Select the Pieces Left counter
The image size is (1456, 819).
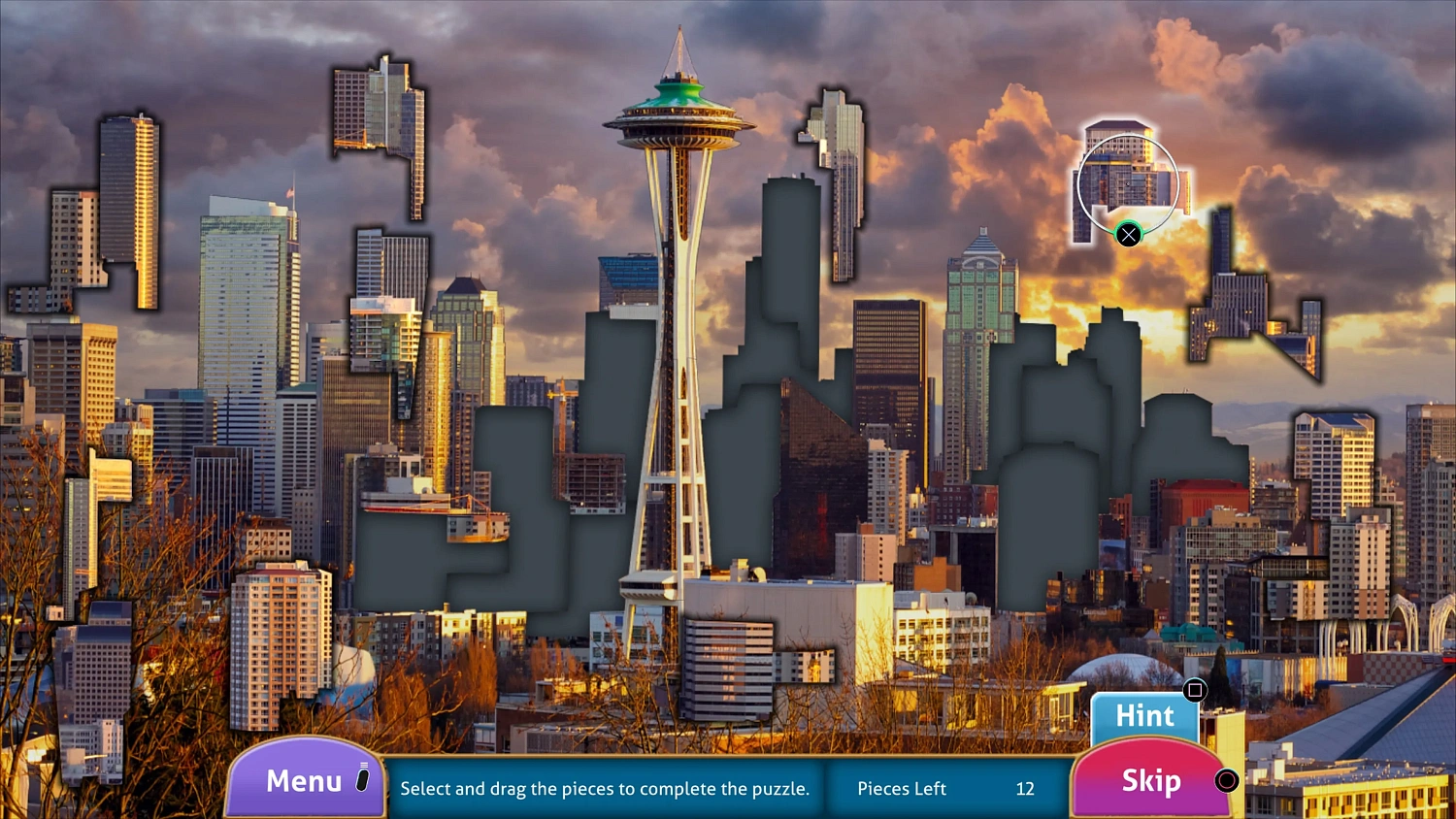[x=900, y=789]
